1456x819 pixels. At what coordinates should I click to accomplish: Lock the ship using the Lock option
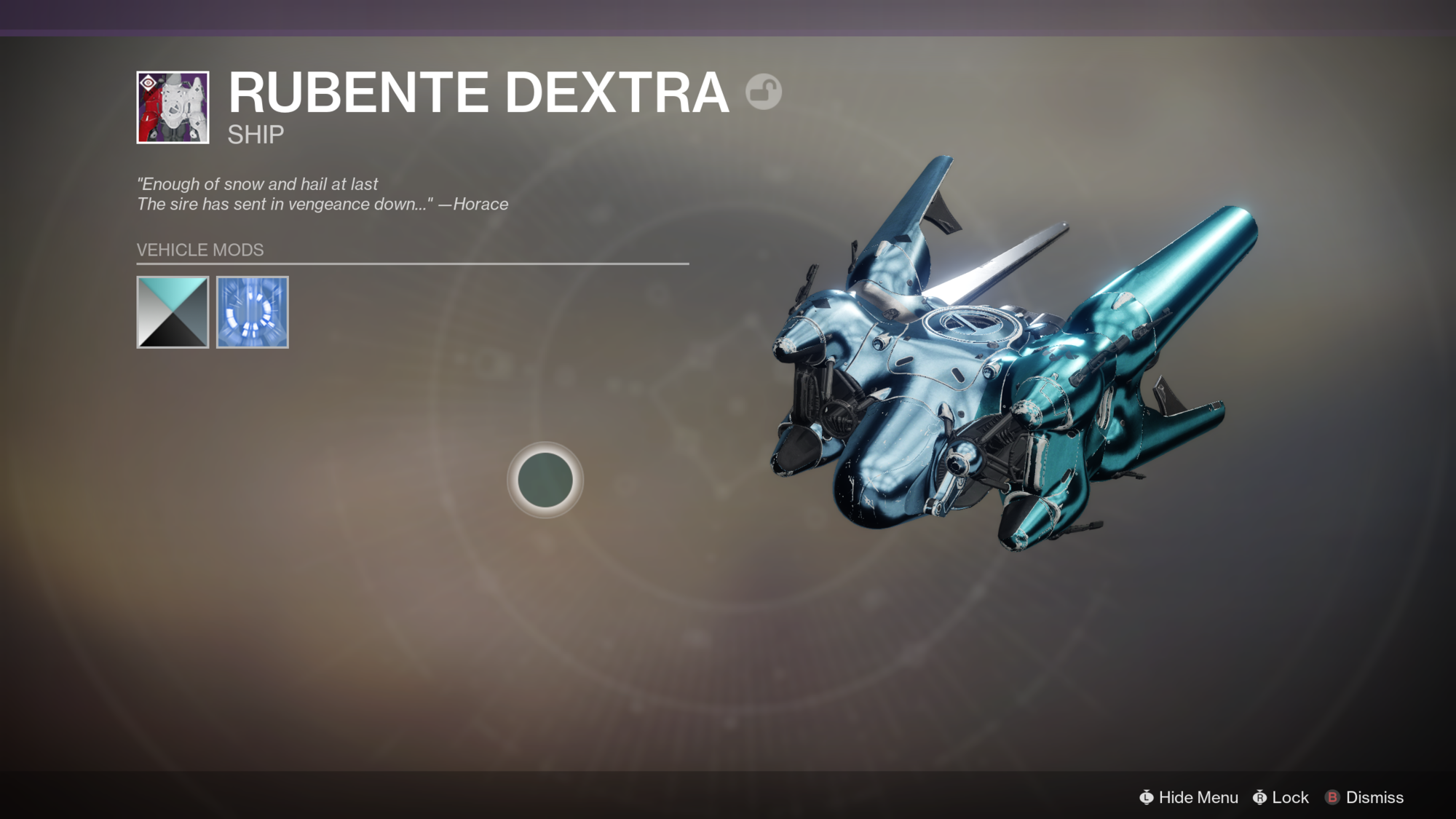tap(1281, 797)
